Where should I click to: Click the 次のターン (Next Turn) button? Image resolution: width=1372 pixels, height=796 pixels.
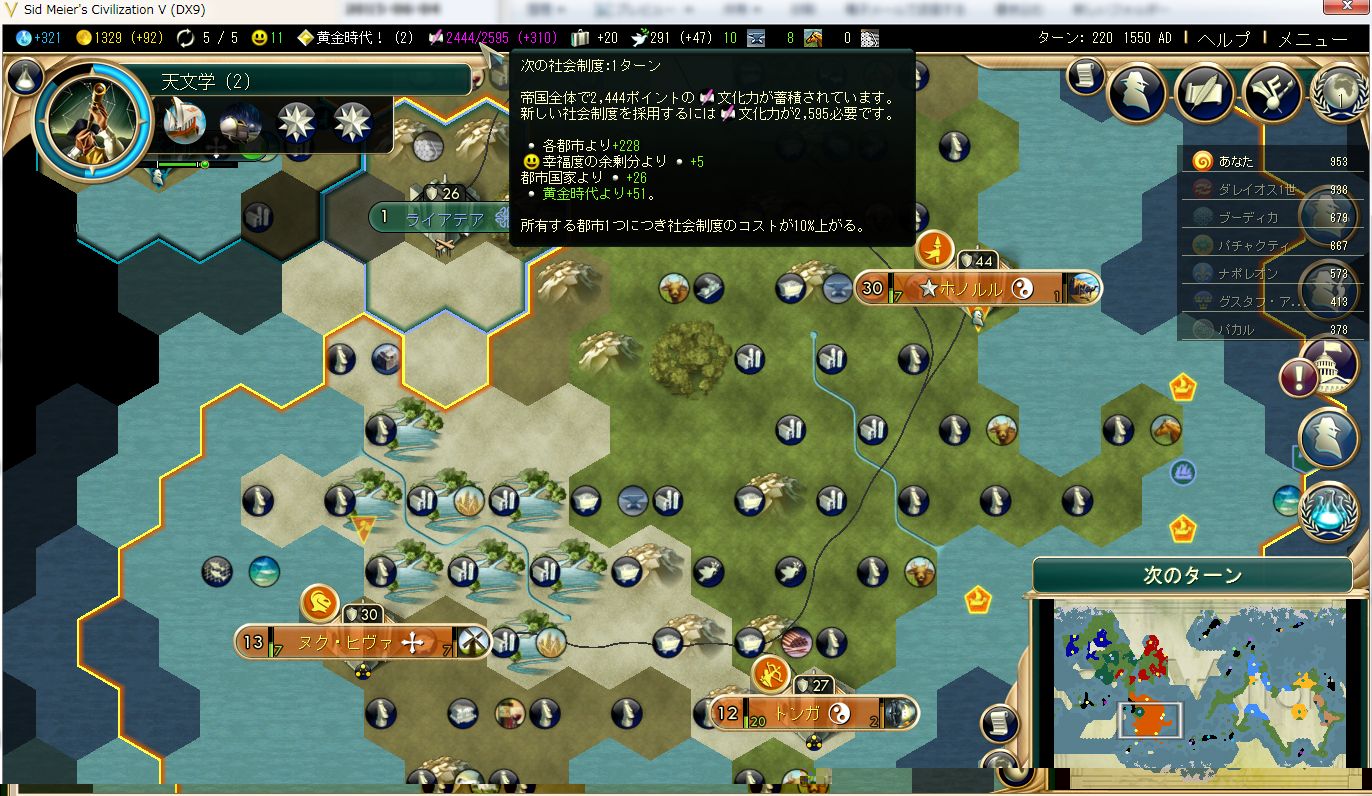pos(1192,576)
